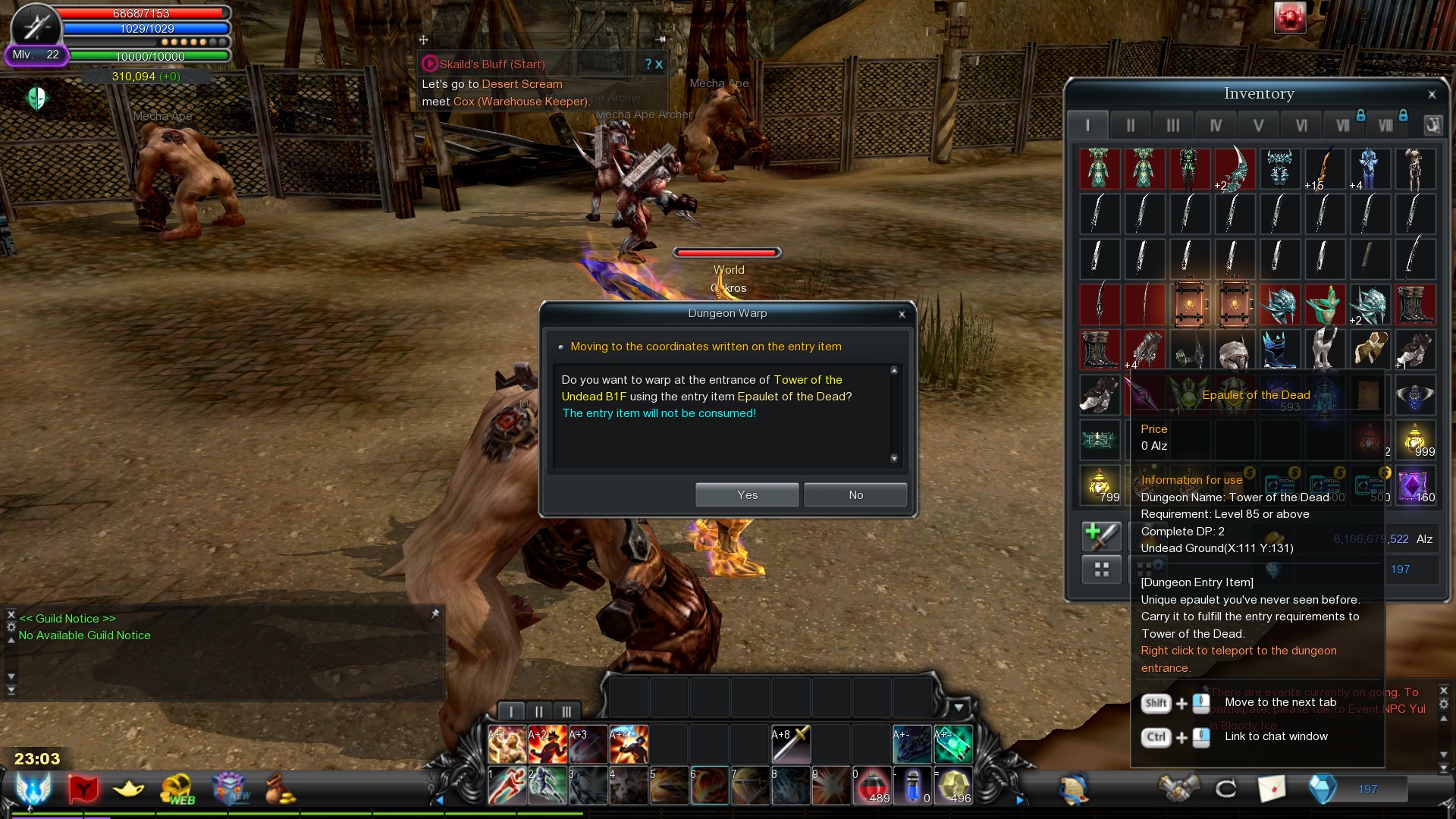This screenshot has width=1456, height=819.
Task: Close the Inventory window
Action: (x=1432, y=95)
